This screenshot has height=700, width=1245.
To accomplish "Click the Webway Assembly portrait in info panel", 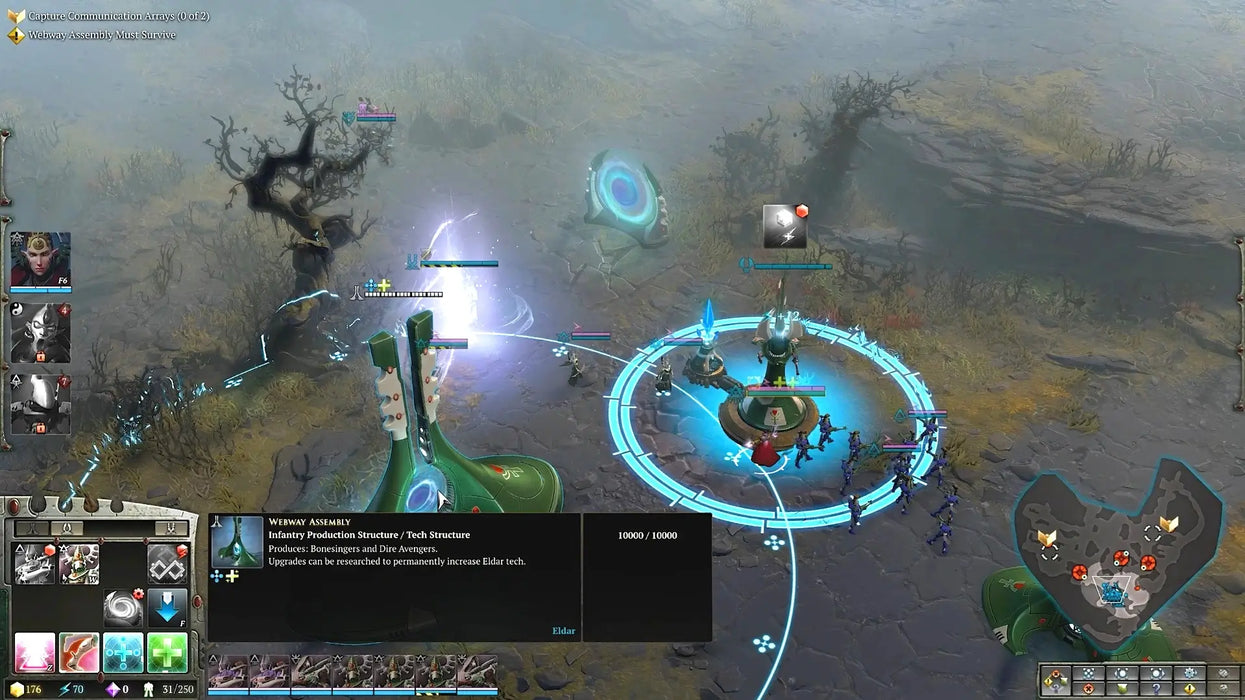I will (237, 541).
